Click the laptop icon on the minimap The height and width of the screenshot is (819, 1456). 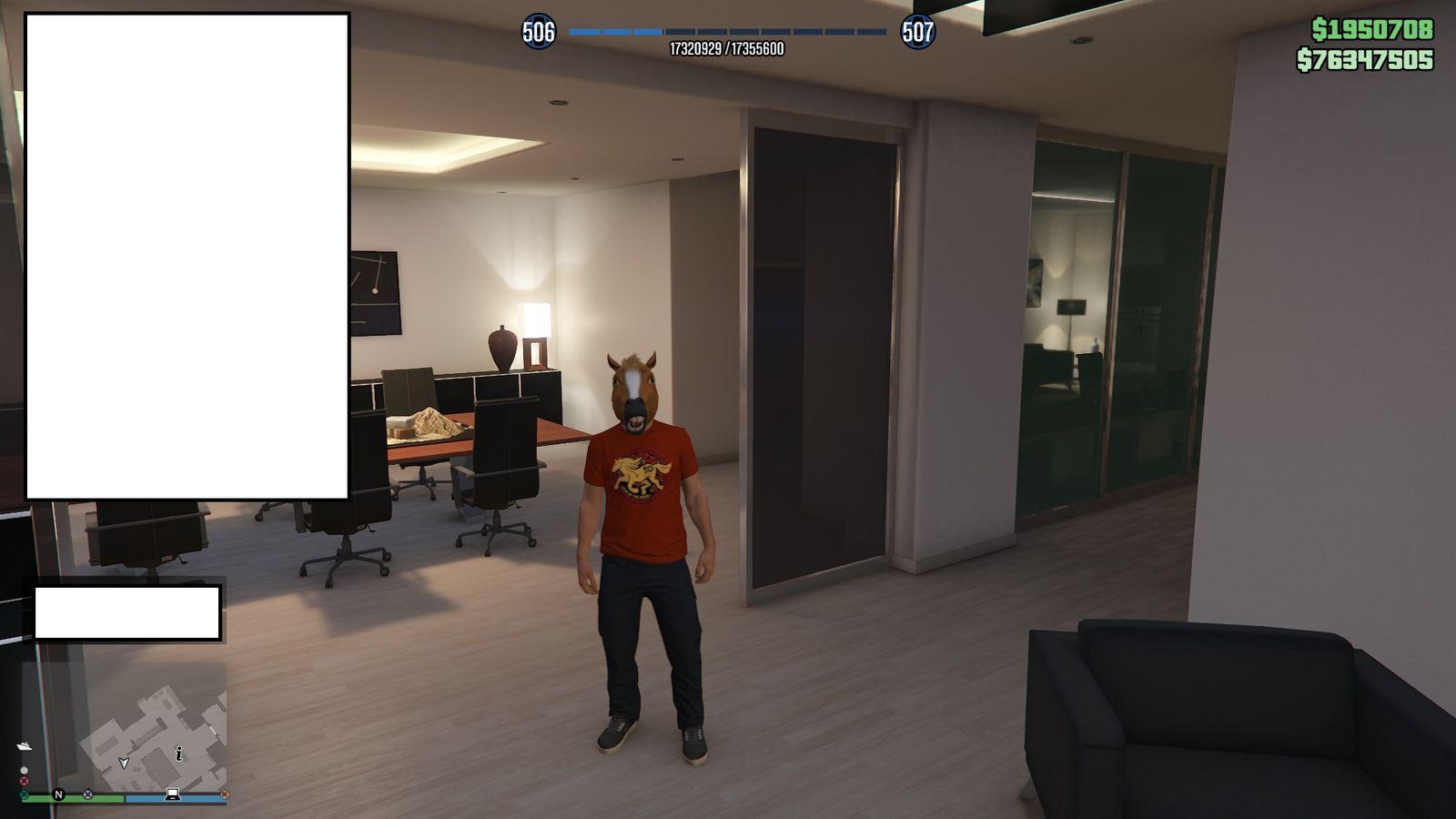[173, 794]
